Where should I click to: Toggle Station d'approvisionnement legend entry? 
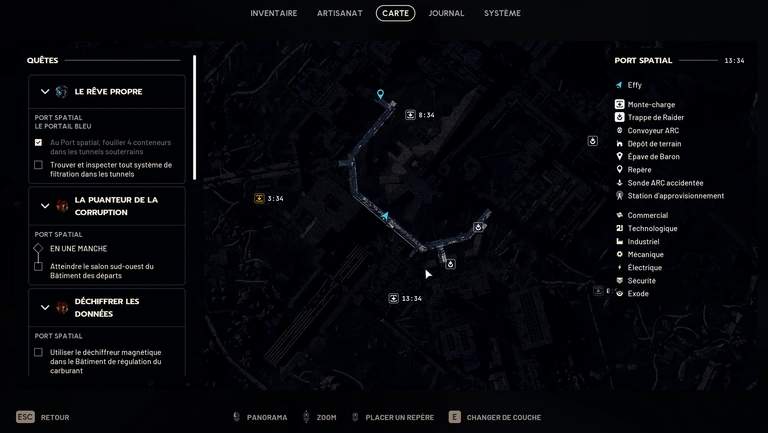675,196
